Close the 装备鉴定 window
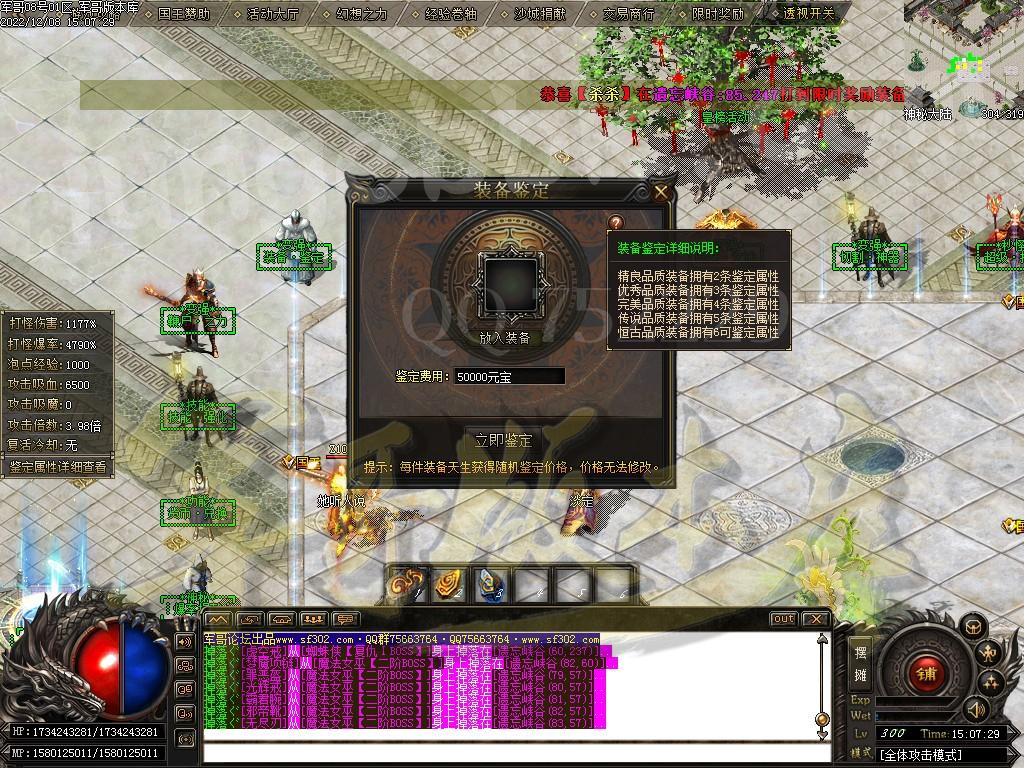The width and height of the screenshot is (1024, 768). [x=660, y=191]
